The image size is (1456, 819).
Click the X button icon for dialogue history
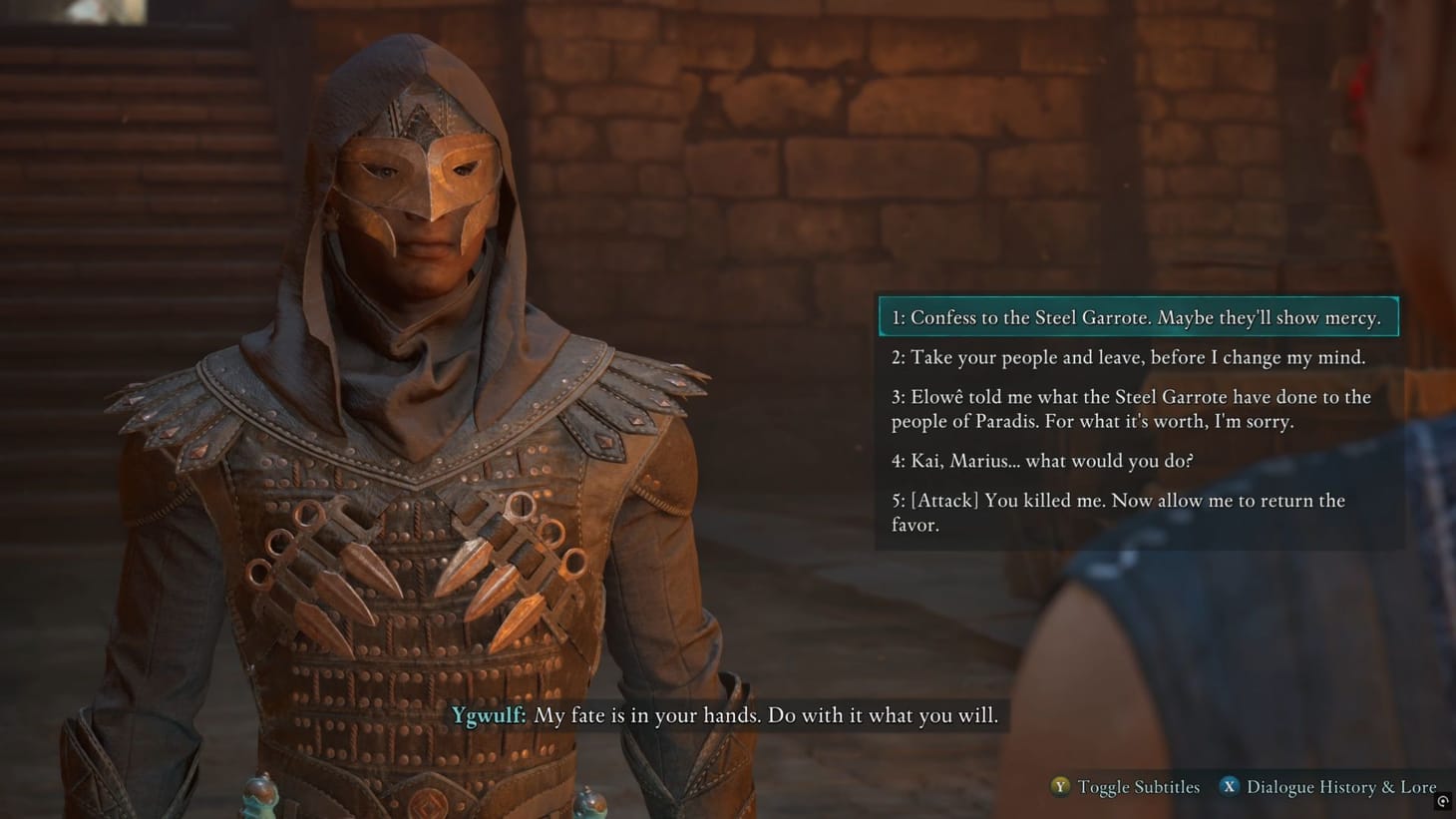point(1230,787)
